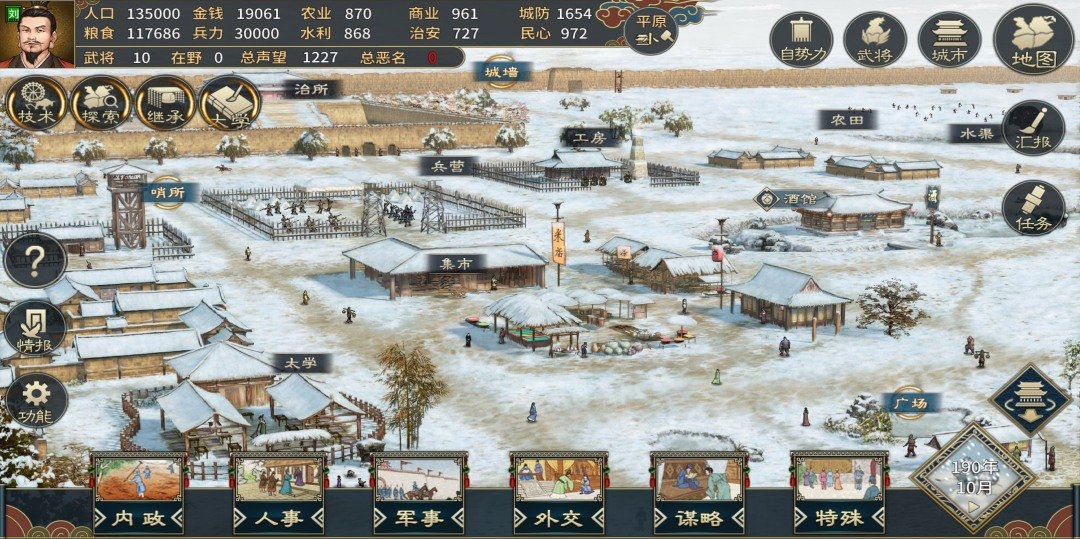Select the 人事 personnel command
Viewport: 1080px width, 539px height.
pos(279,492)
